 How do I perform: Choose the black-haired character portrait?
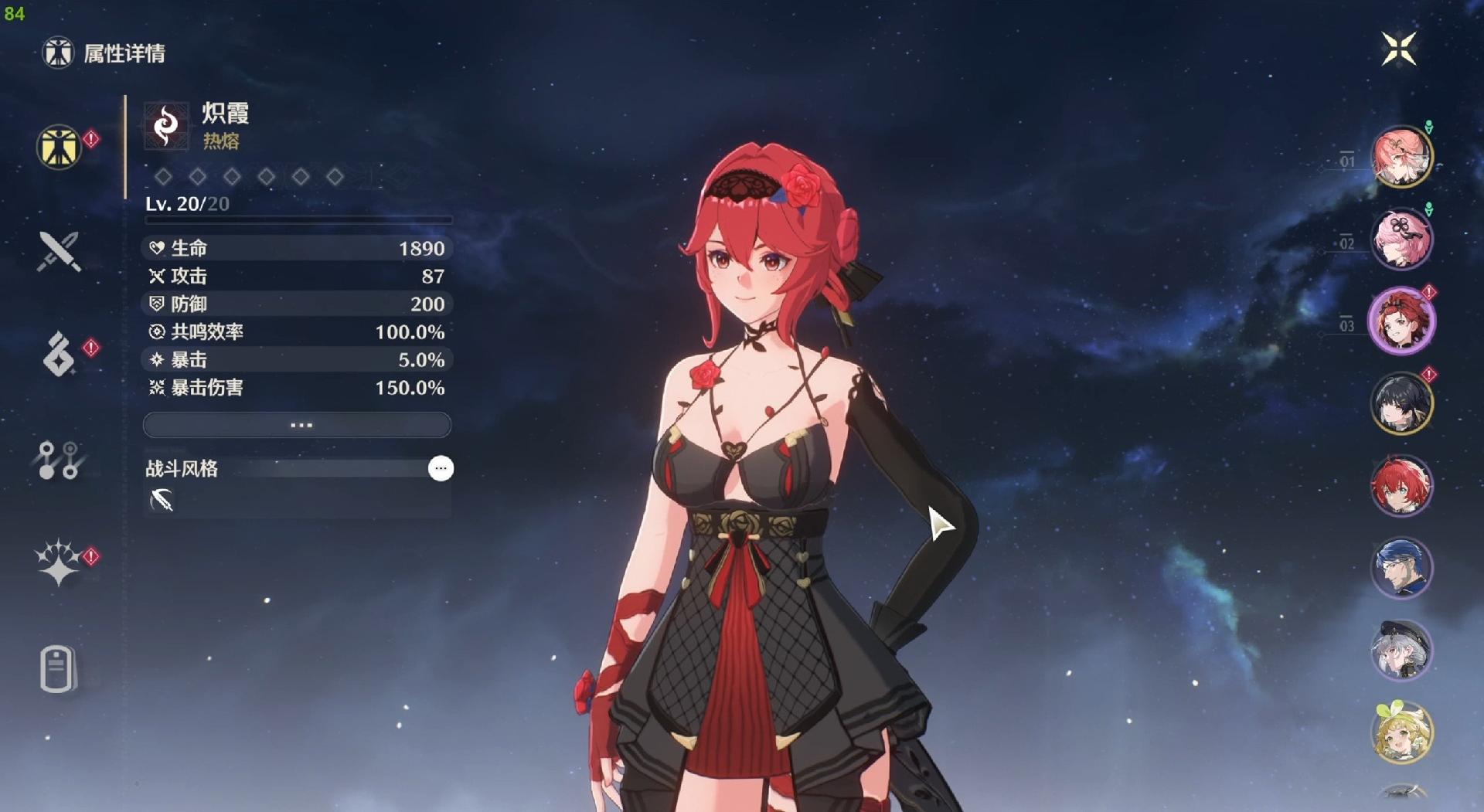[x=1401, y=403]
